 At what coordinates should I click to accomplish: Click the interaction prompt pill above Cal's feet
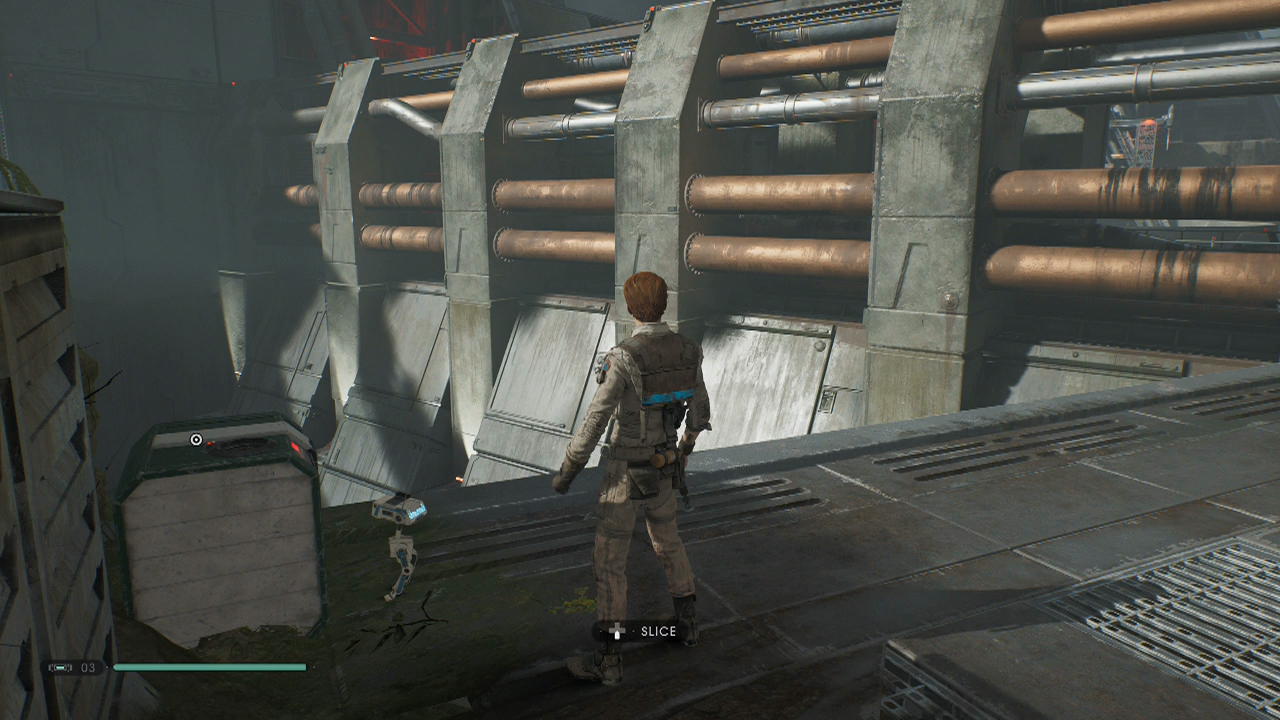[x=640, y=631]
